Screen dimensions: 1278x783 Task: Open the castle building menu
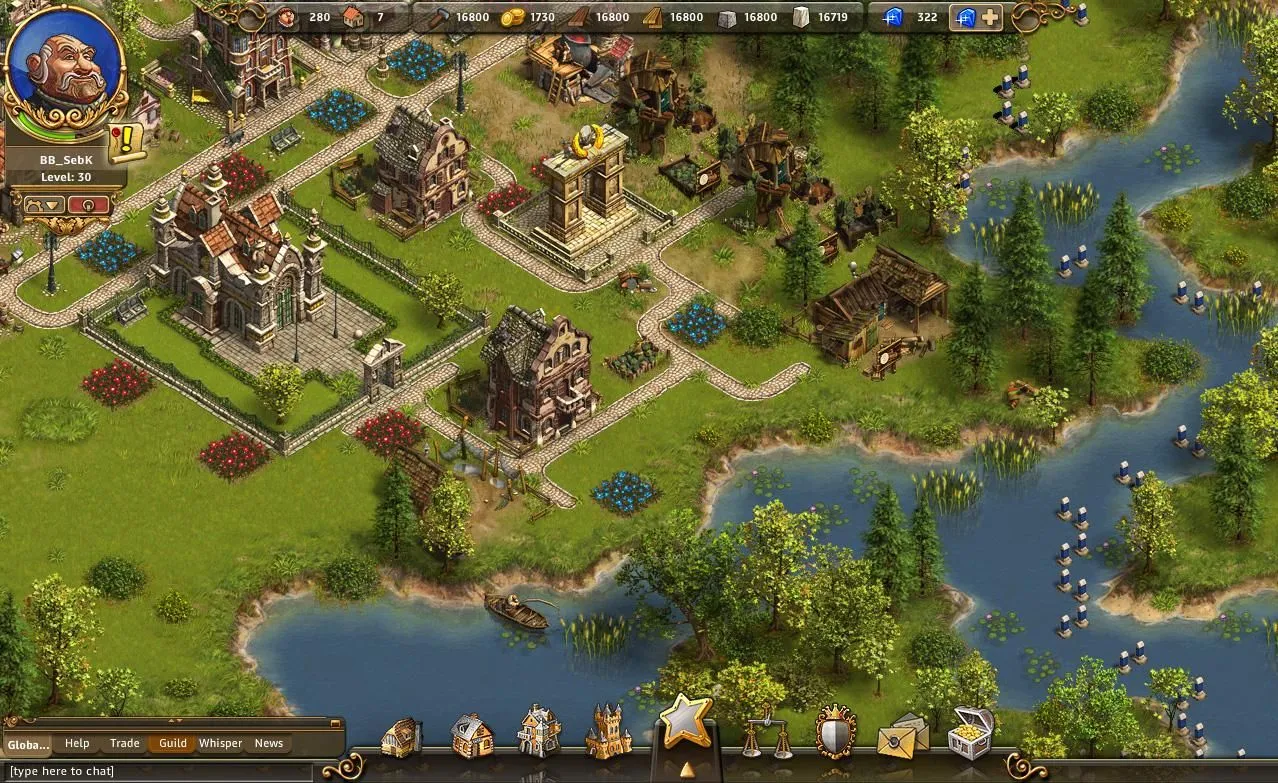point(608,732)
